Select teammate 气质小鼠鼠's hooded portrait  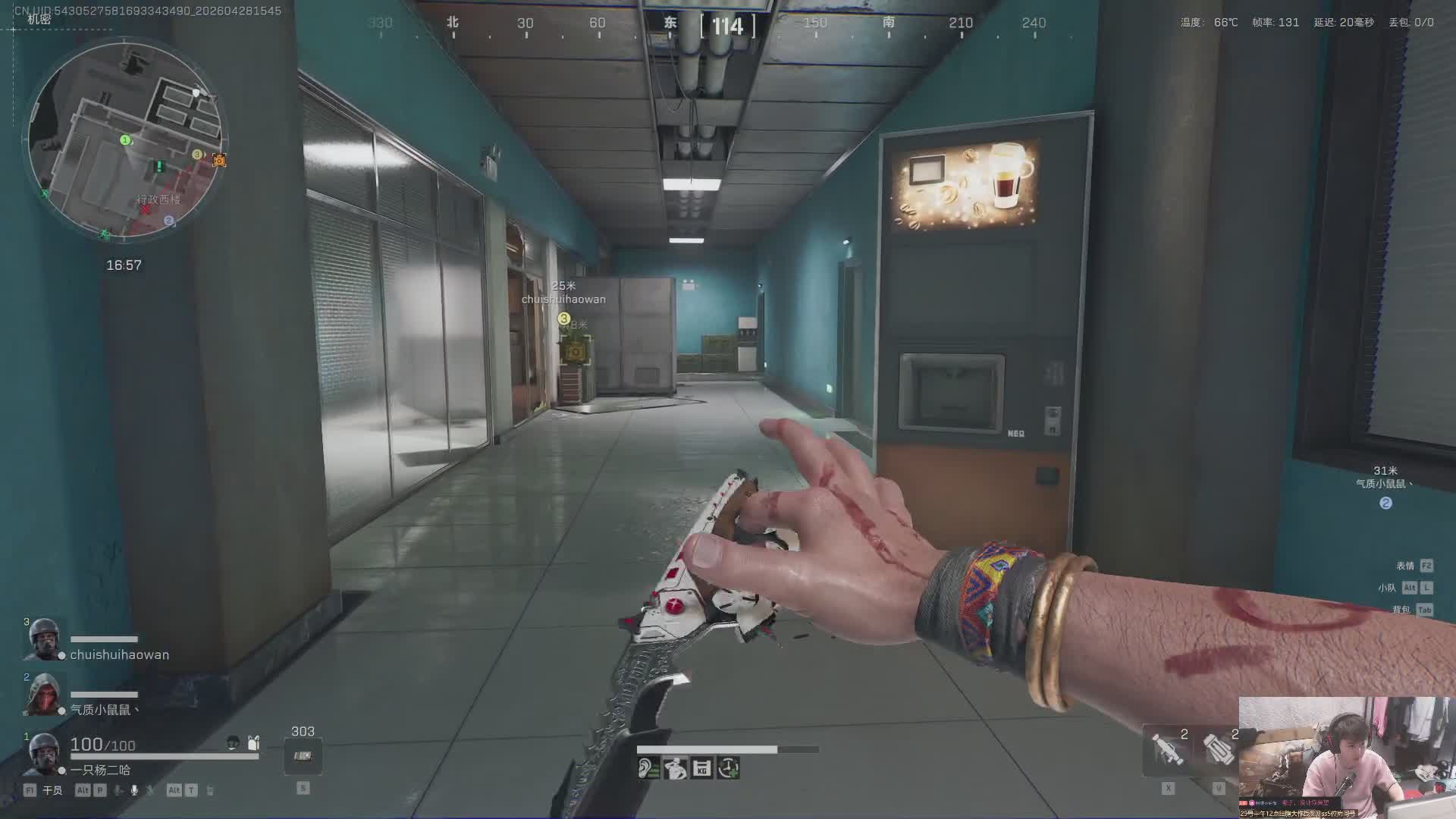pyautogui.click(x=43, y=695)
